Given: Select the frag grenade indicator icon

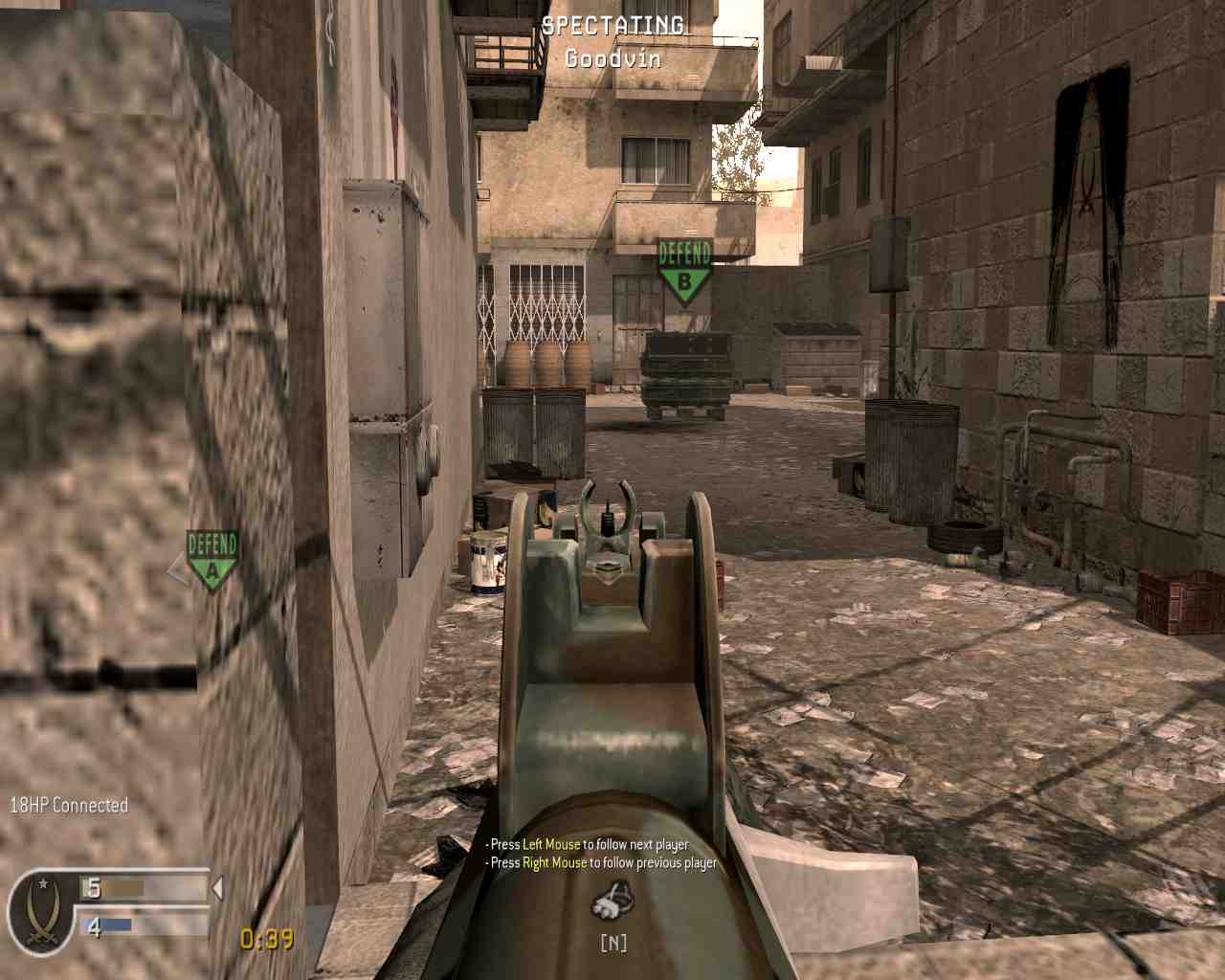Looking at the screenshot, I should [612, 901].
